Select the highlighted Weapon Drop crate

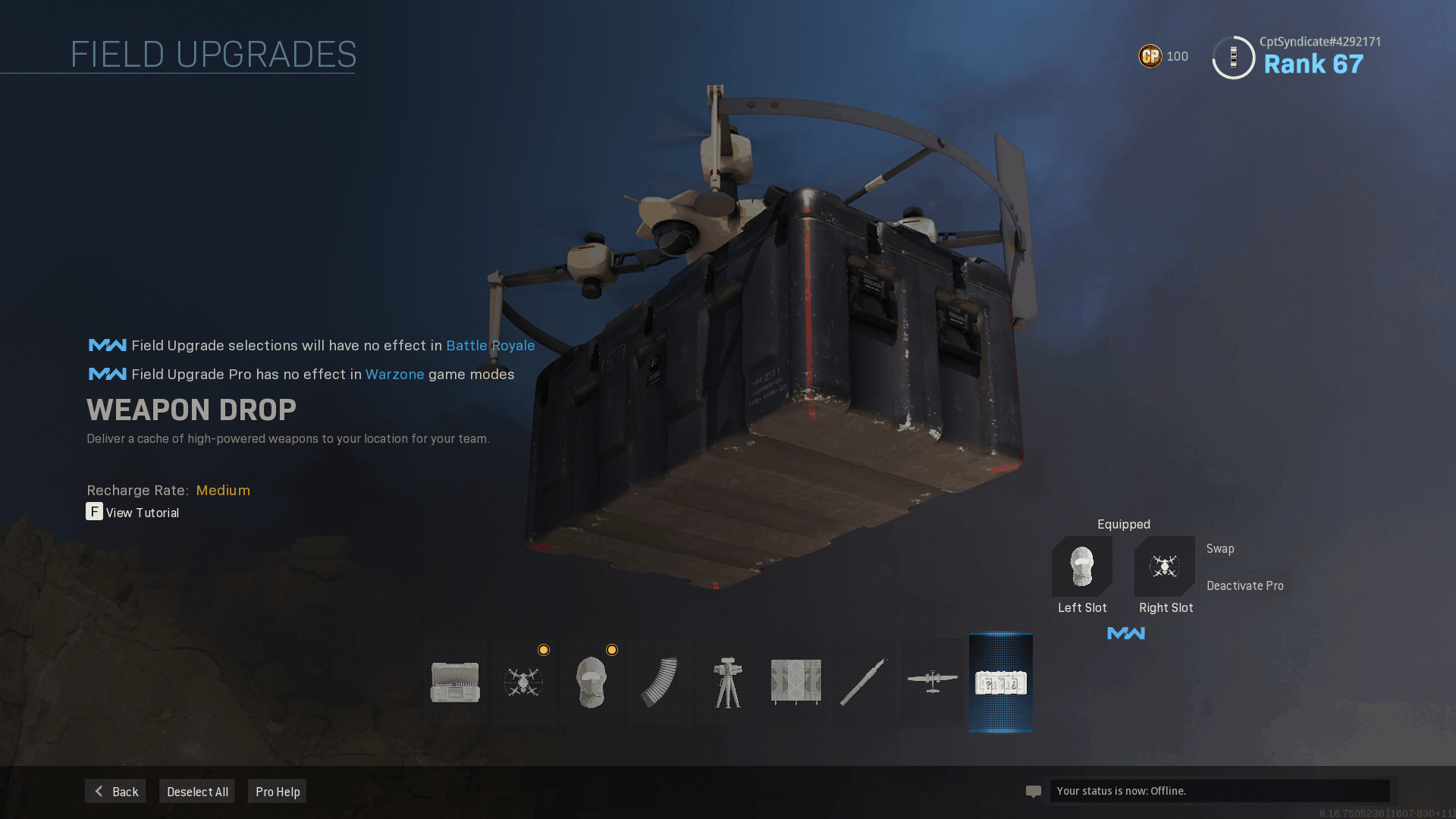point(1001,682)
